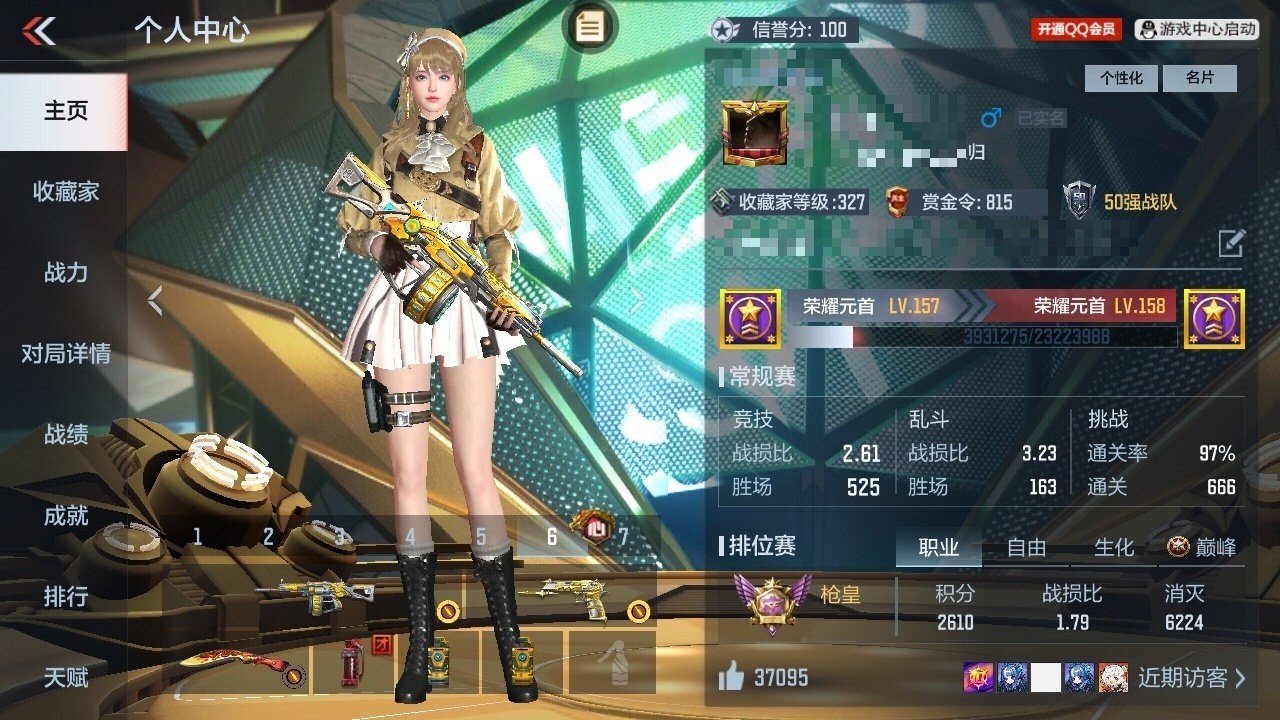
Task: Select loadout slot number 6
Action: pos(552,537)
